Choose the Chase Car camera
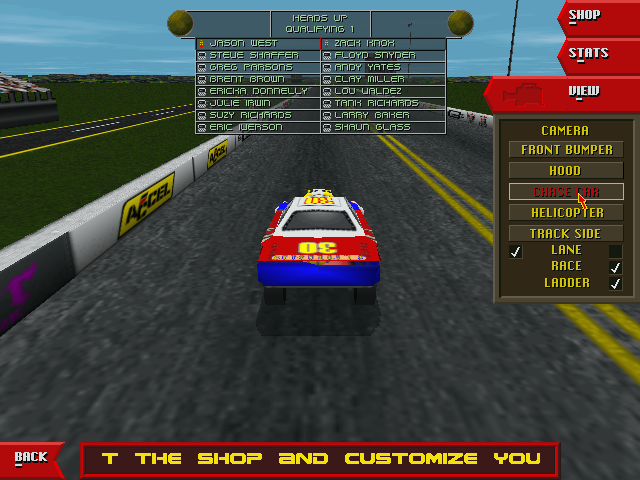The width and height of the screenshot is (640, 480). click(x=565, y=192)
